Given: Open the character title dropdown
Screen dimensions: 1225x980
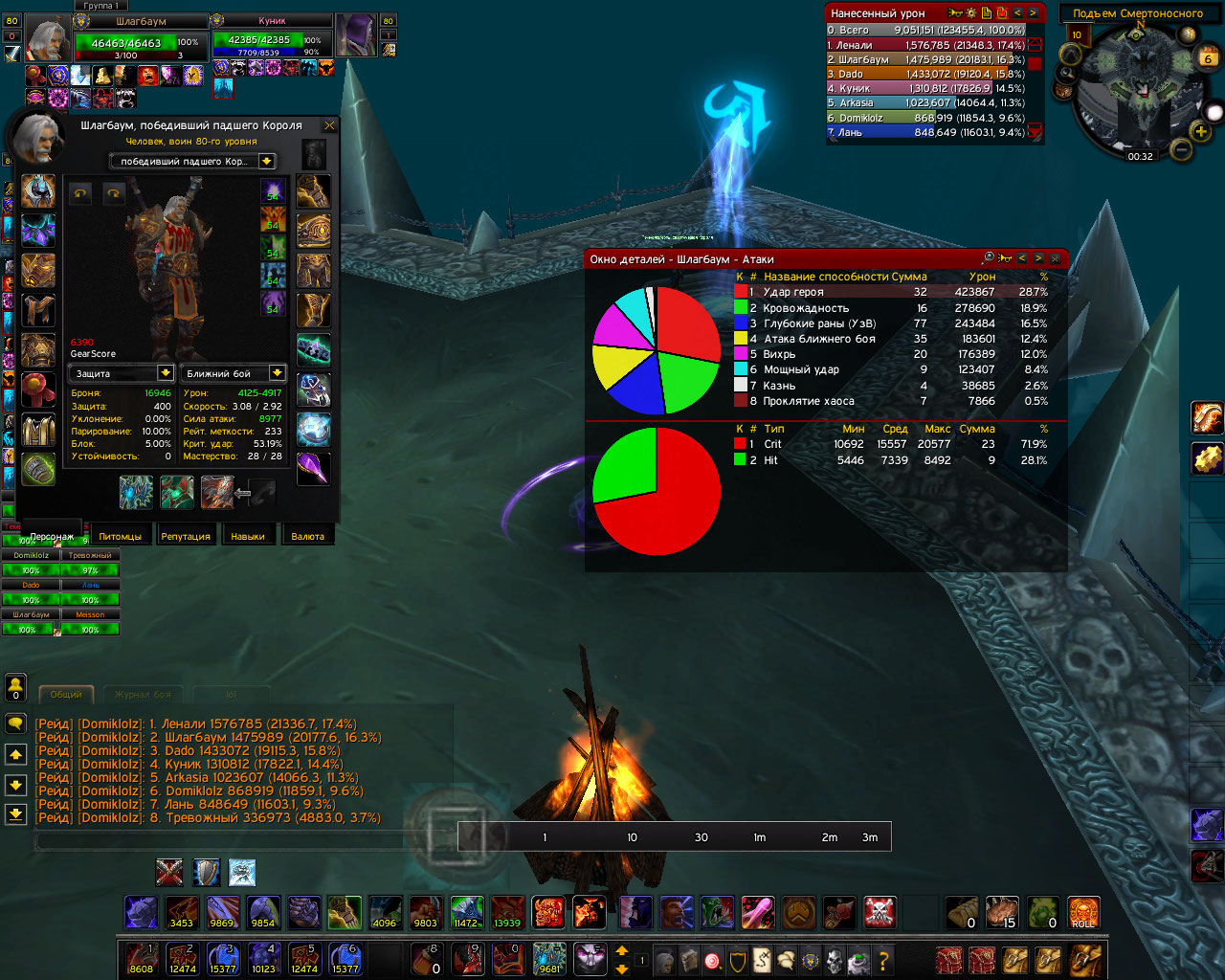Looking at the screenshot, I should tap(267, 162).
